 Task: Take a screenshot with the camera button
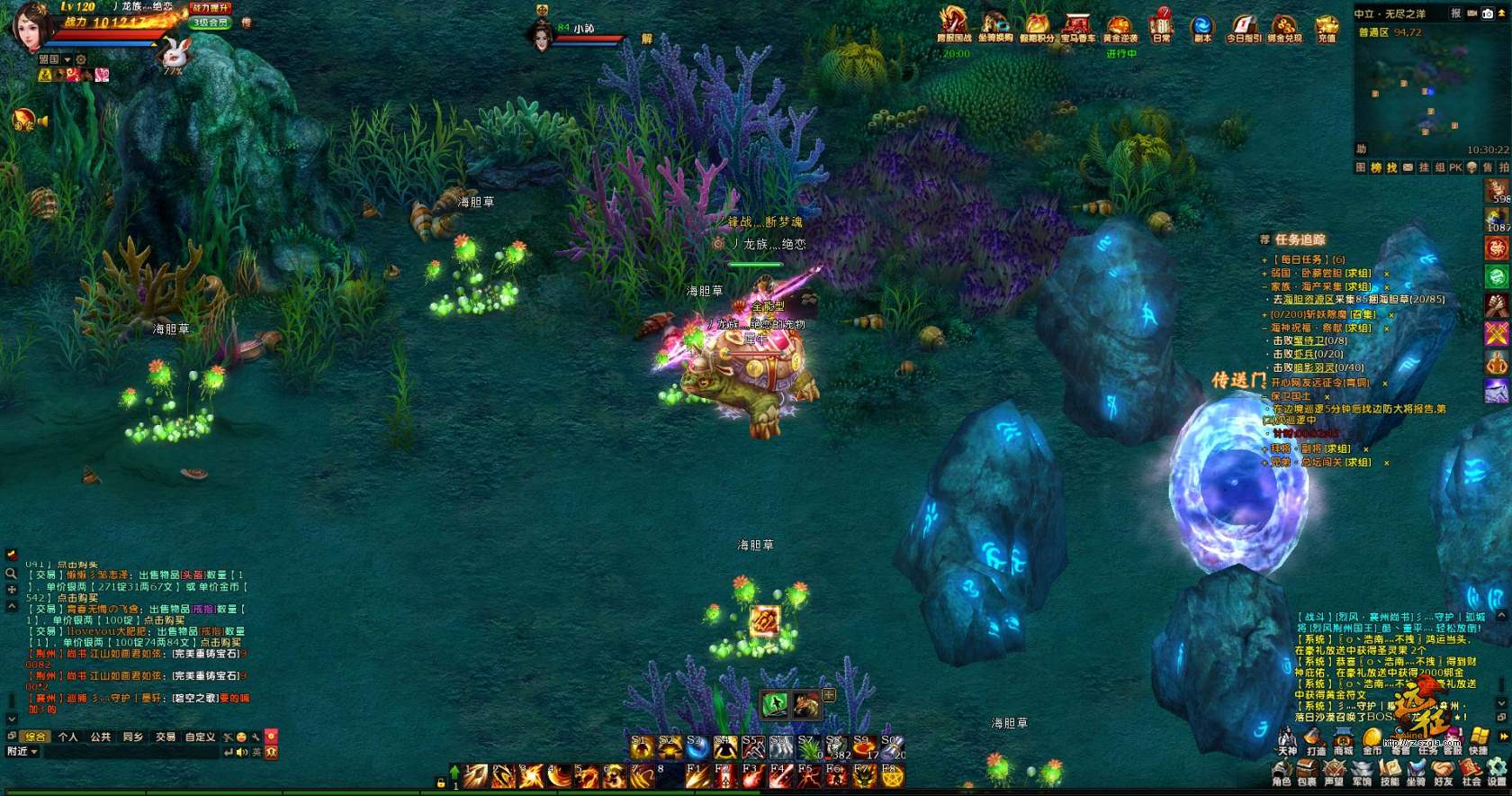(1488, 14)
